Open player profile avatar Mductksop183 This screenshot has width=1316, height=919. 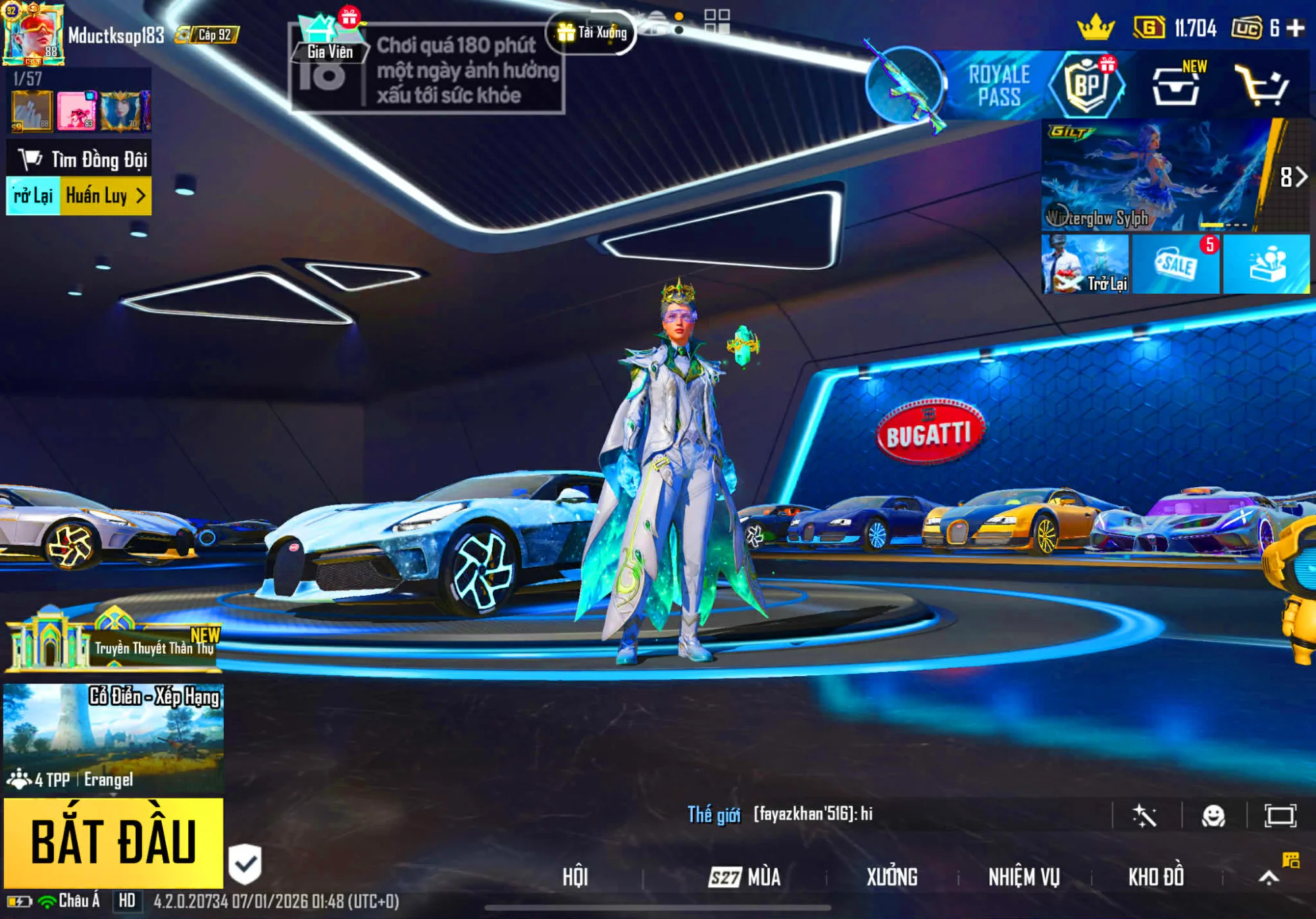[33, 34]
